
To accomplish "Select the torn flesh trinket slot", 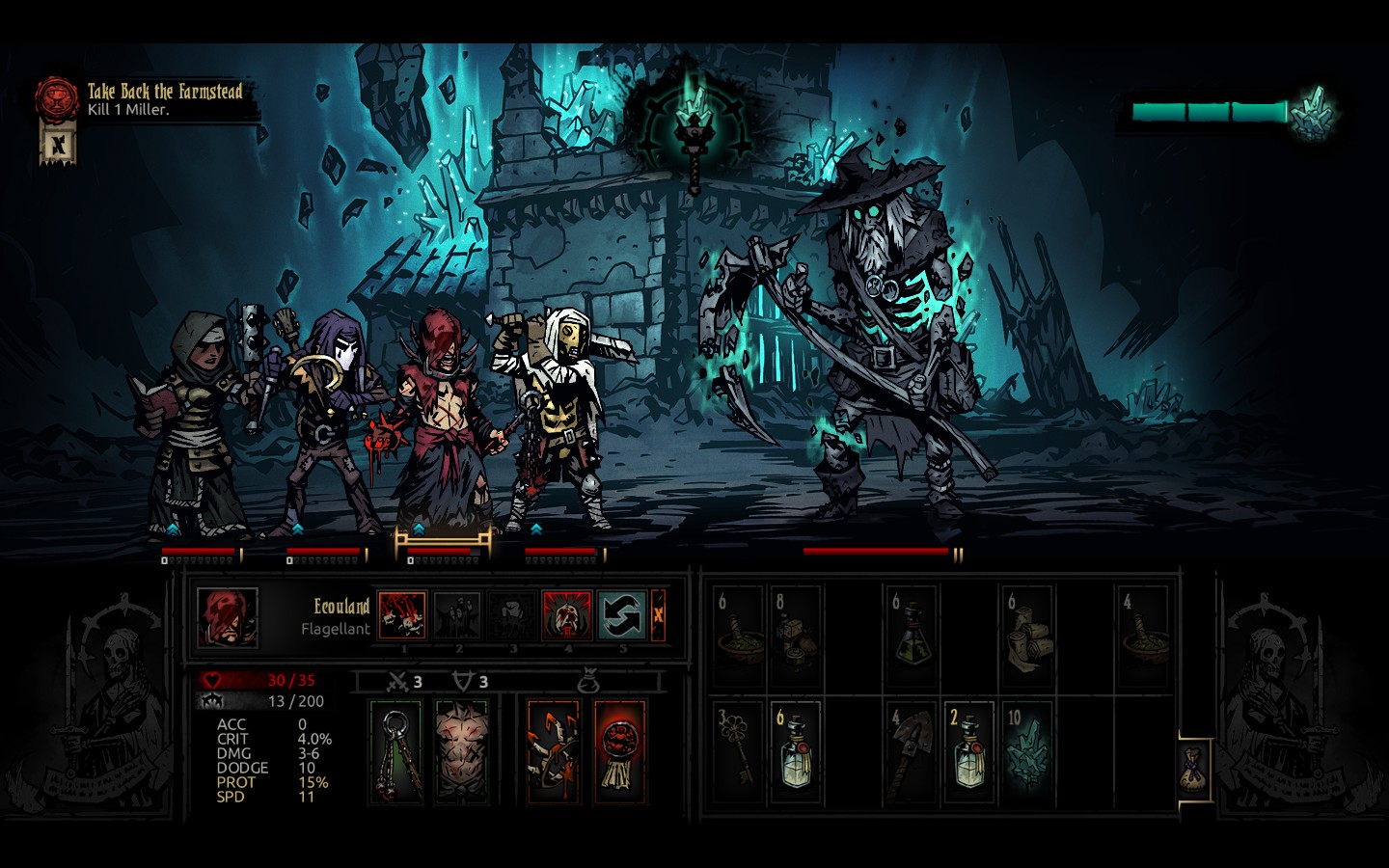I will click(x=463, y=752).
